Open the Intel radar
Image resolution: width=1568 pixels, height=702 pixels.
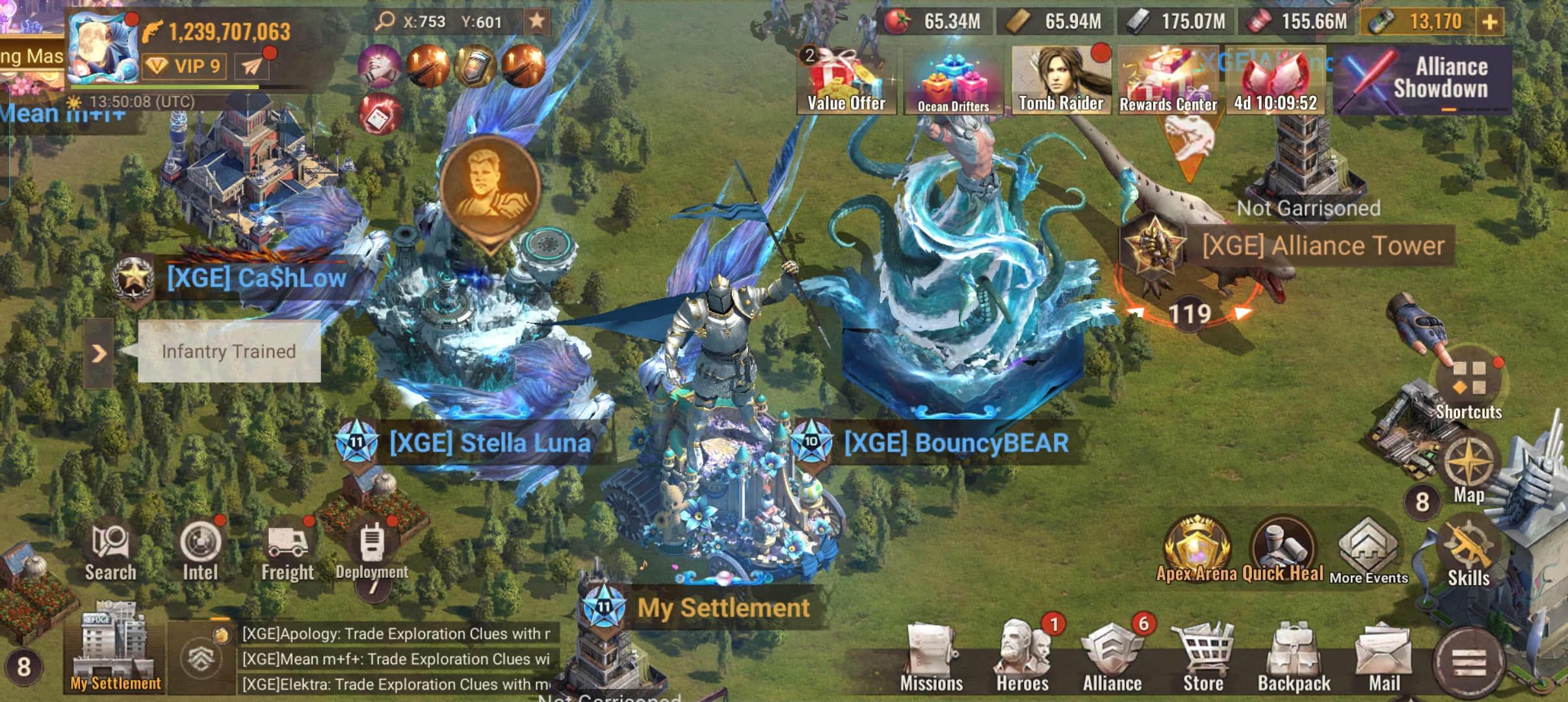pos(200,551)
